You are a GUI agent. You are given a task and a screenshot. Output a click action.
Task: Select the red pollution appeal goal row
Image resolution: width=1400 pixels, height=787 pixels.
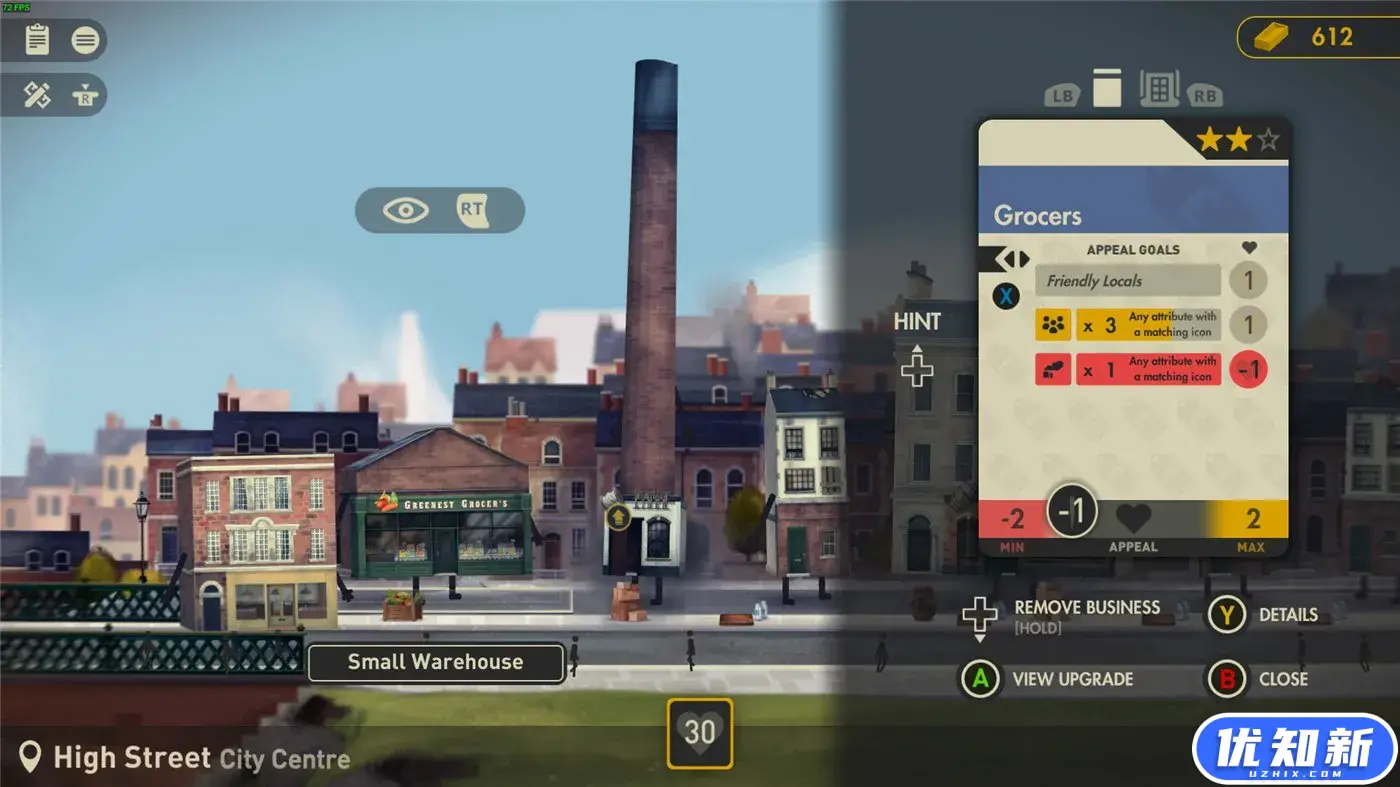(x=1127, y=369)
